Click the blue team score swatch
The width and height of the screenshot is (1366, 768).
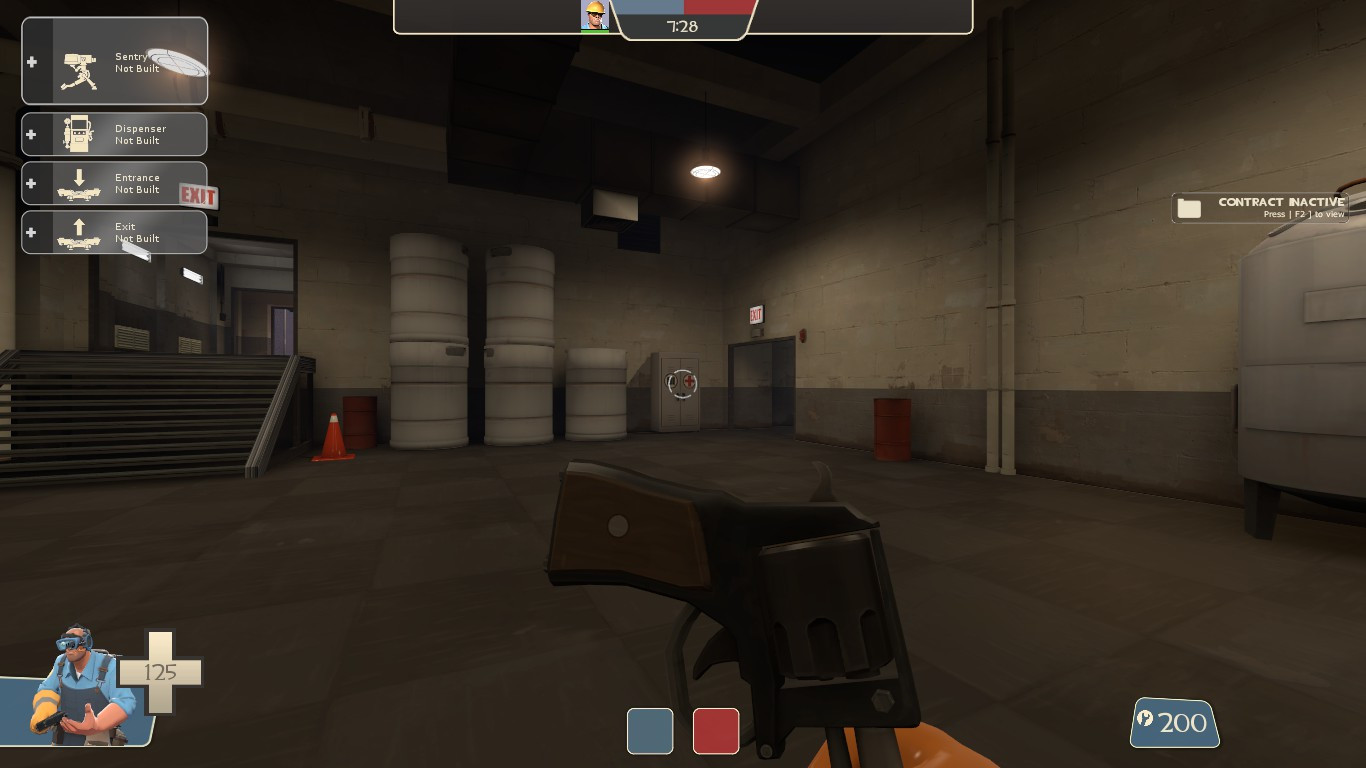click(x=650, y=731)
